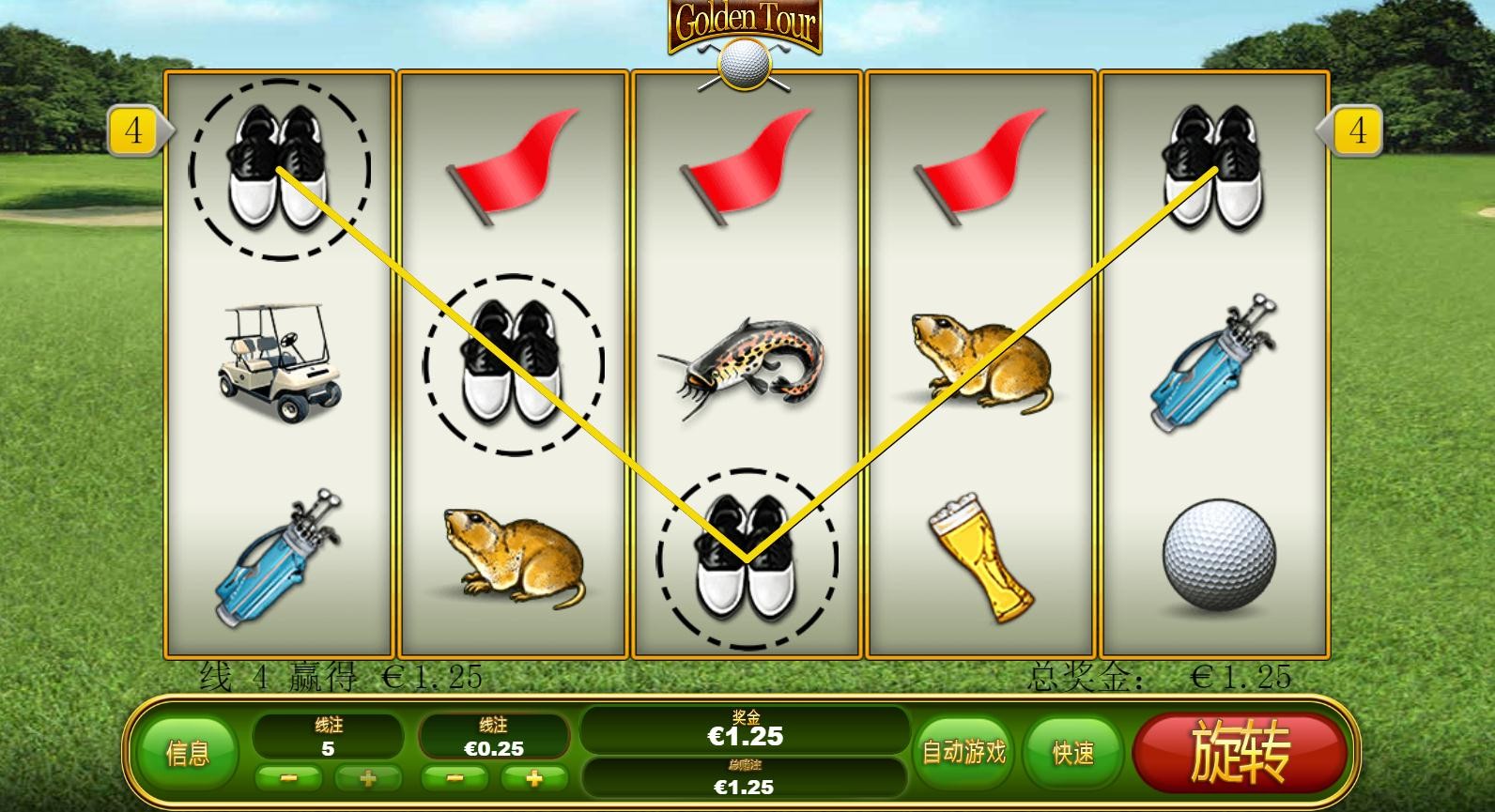Viewport: 1495px width, 812px height.
Task: Open the 信息 info panel
Action: tap(188, 753)
